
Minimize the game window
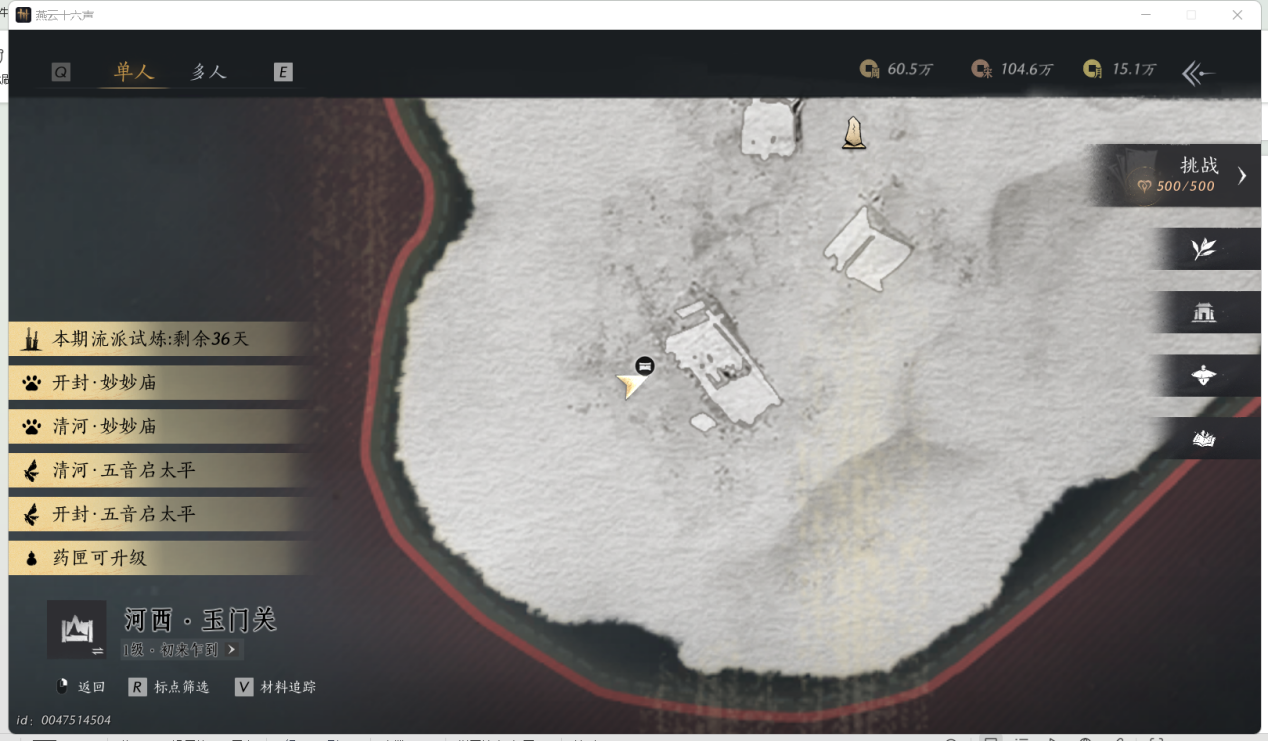(x=1144, y=15)
